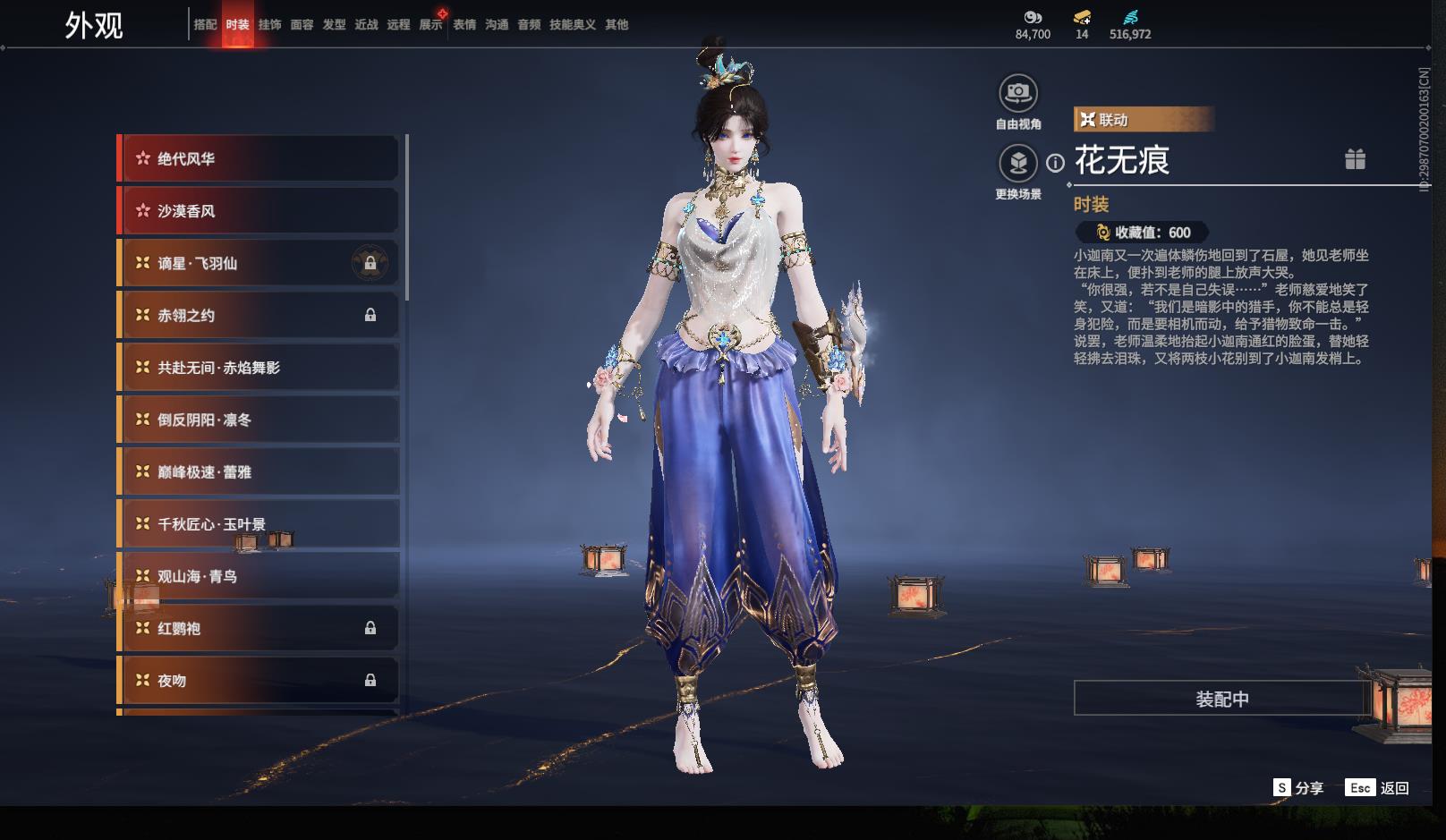Image resolution: width=1446 pixels, height=840 pixels.
Task: Click the gift box icon beside 花无痕
Action: click(1355, 159)
